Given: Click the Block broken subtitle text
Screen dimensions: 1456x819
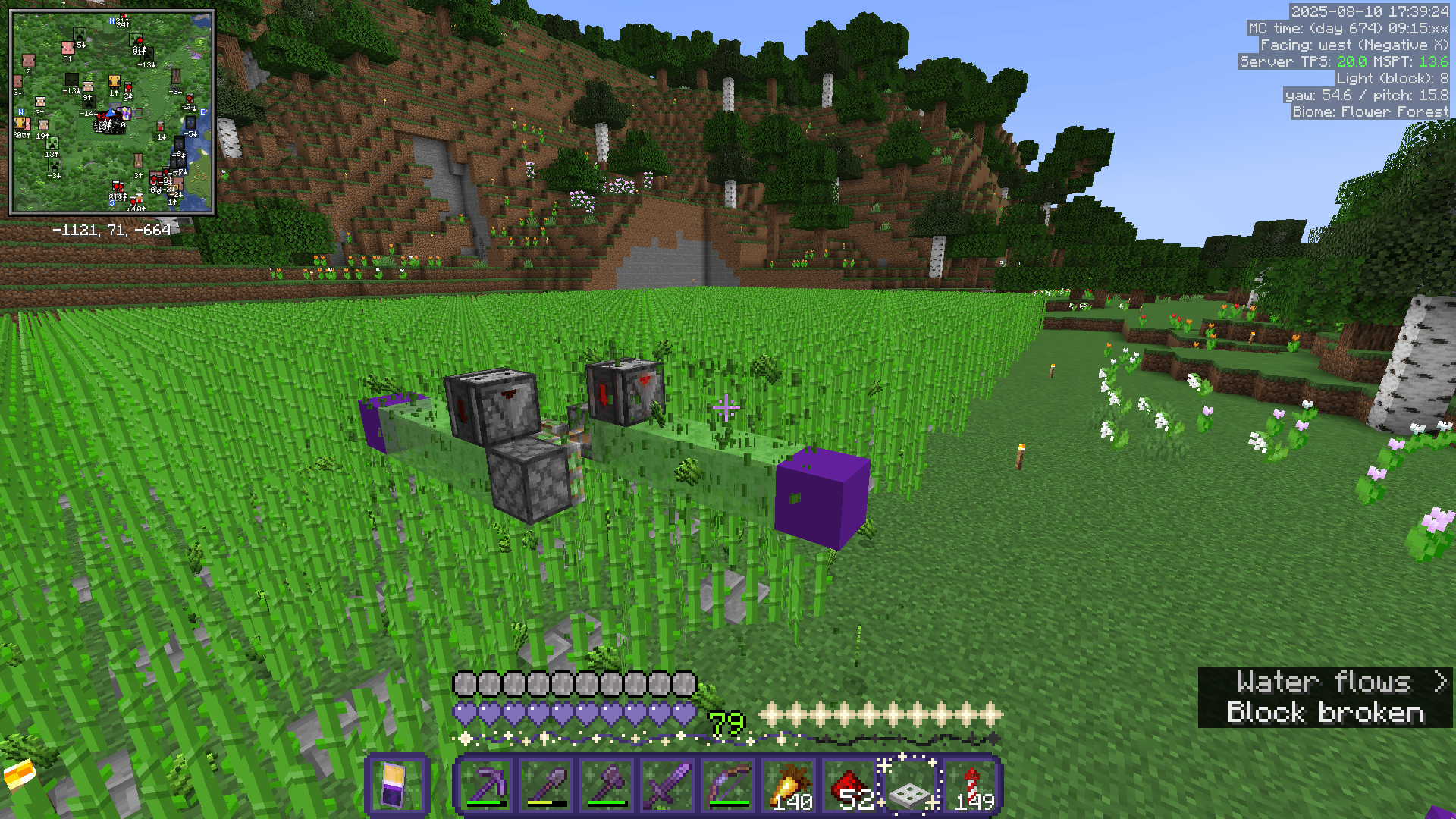Looking at the screenshot, I should (x=1326, y=713).
